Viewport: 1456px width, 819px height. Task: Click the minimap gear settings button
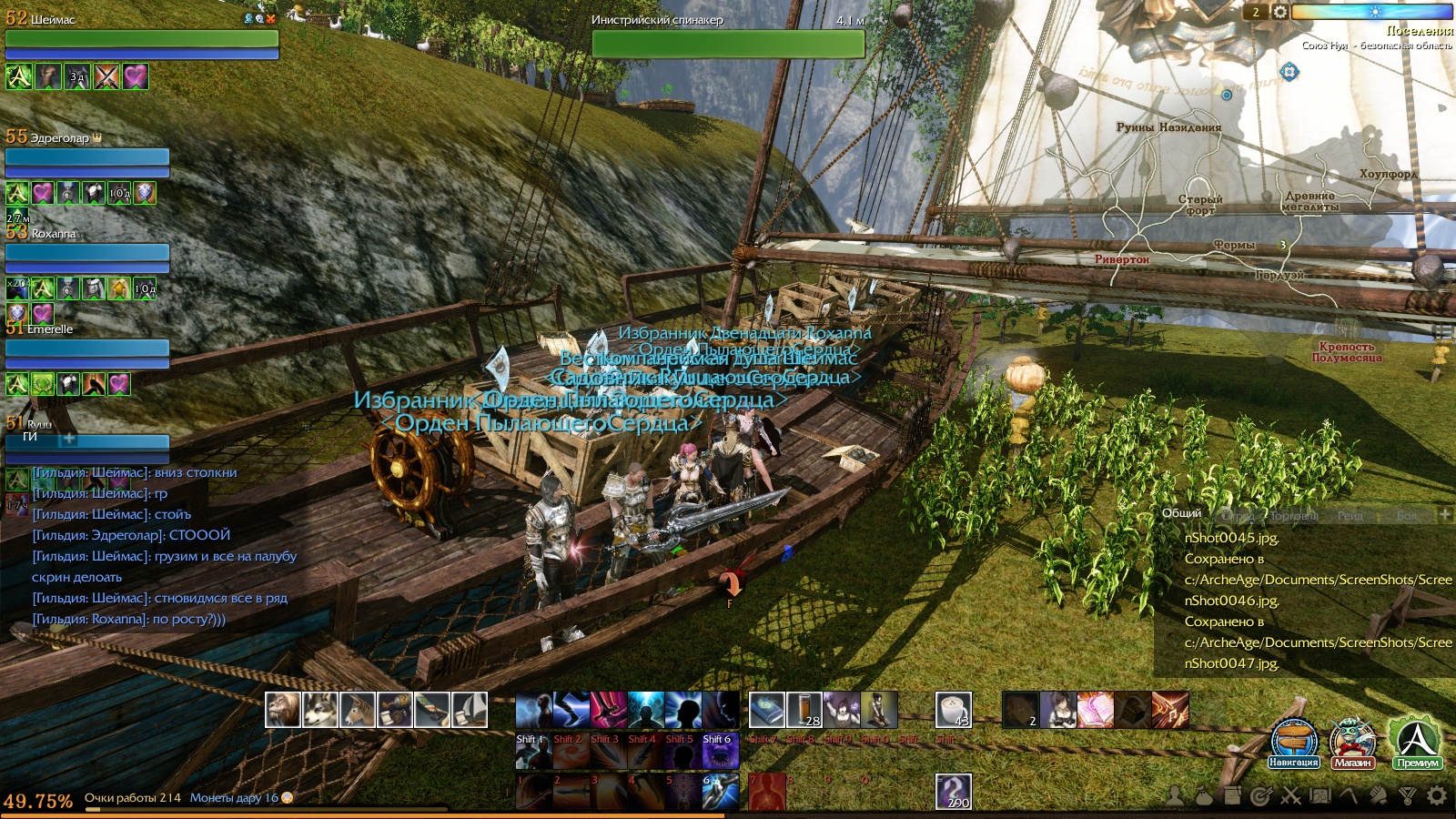[x=1279, y=12]
